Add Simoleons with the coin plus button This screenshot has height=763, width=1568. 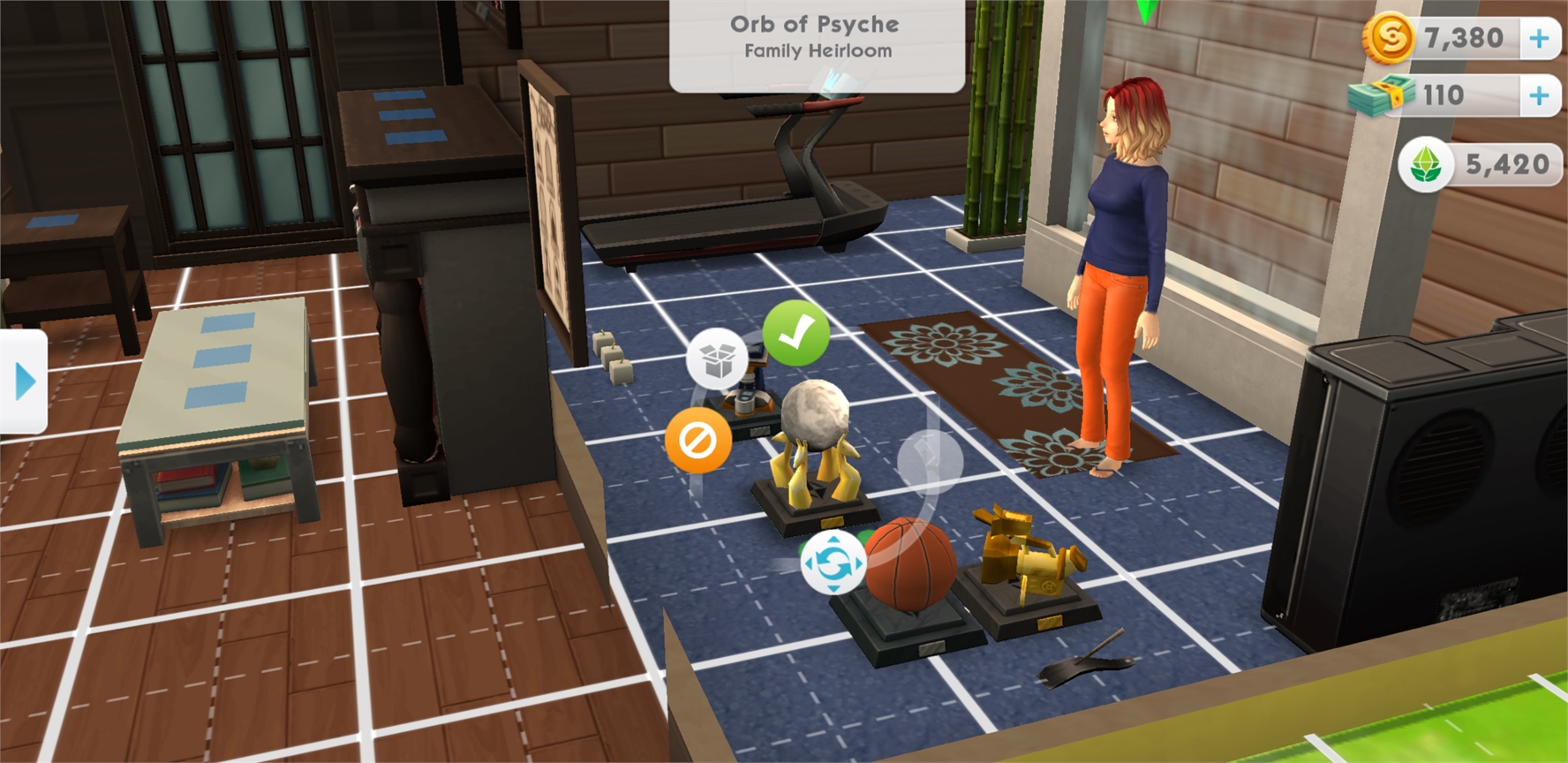coord(1539,39)
